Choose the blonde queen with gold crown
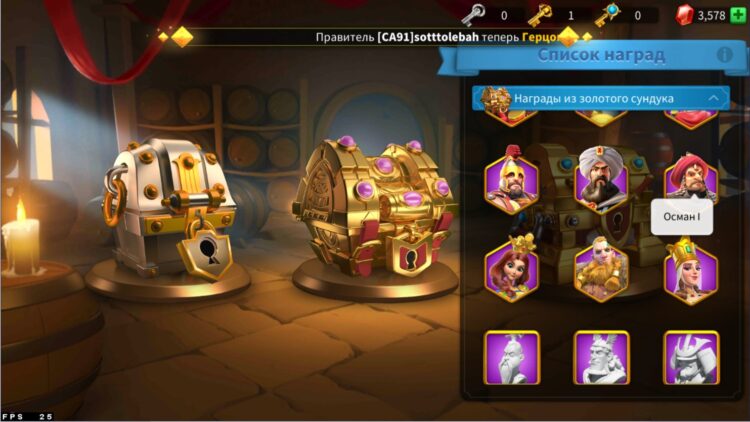This screenshot has height=422, width=750. 691,267
